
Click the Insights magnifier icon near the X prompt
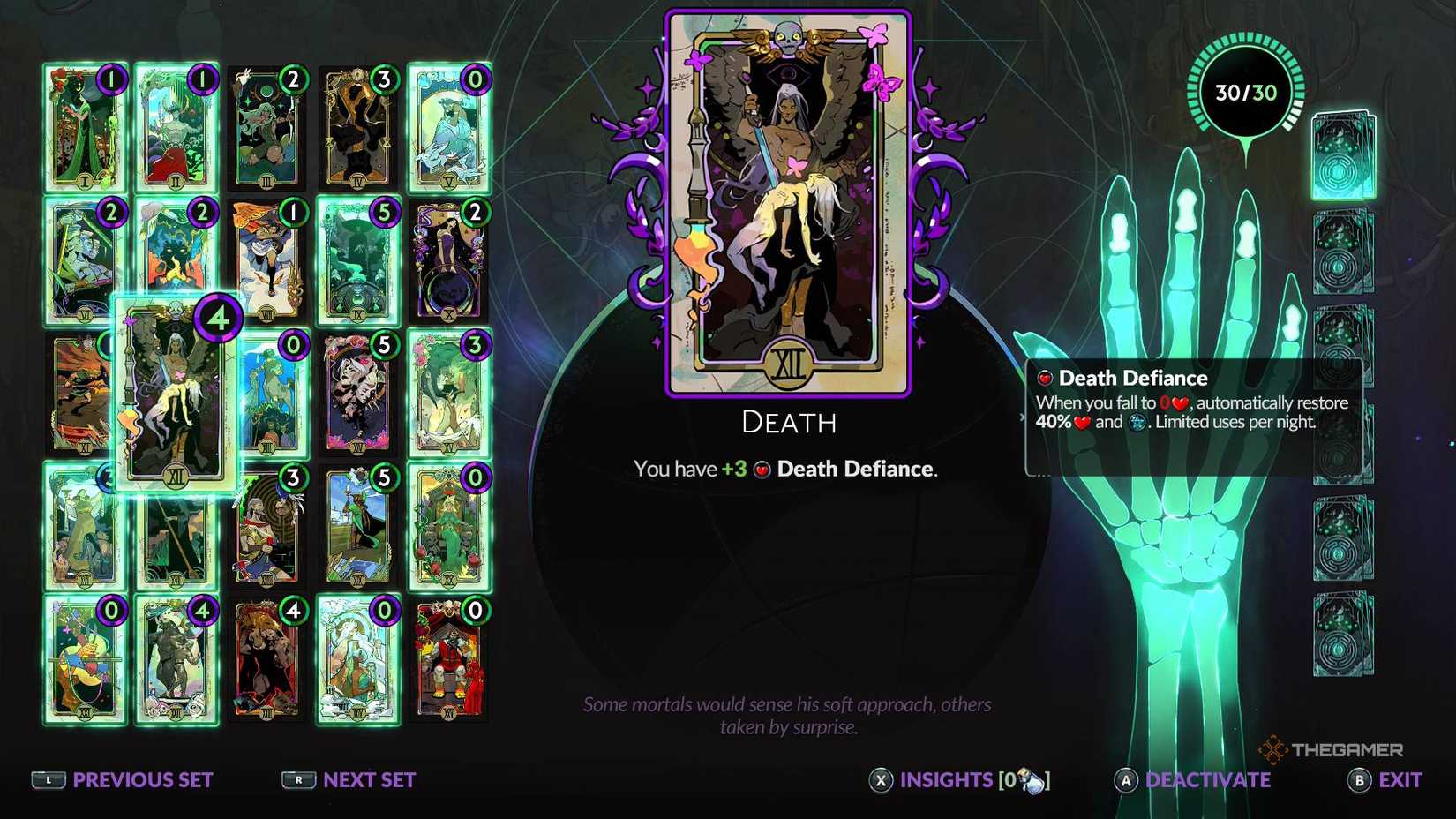pos(1031,780)
